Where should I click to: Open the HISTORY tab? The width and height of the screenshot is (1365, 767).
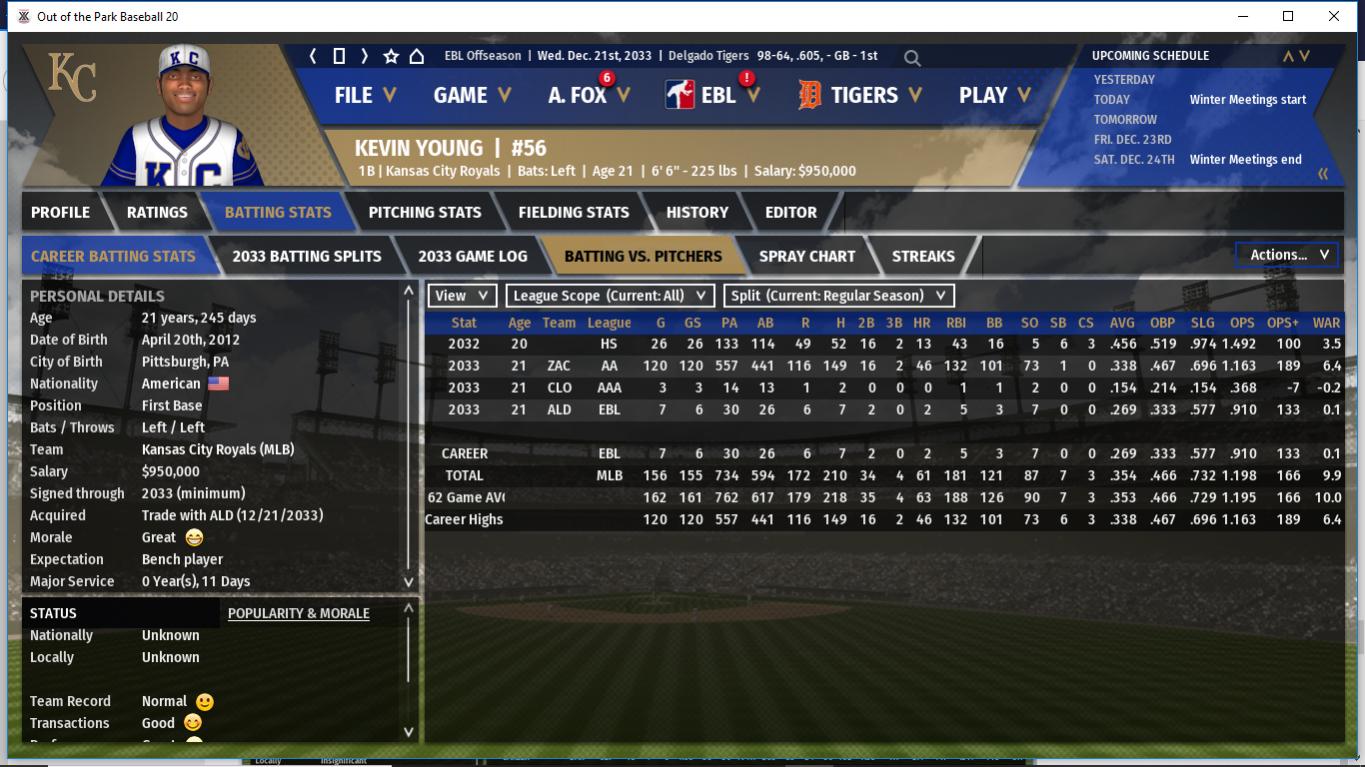[x=697, y=212]
